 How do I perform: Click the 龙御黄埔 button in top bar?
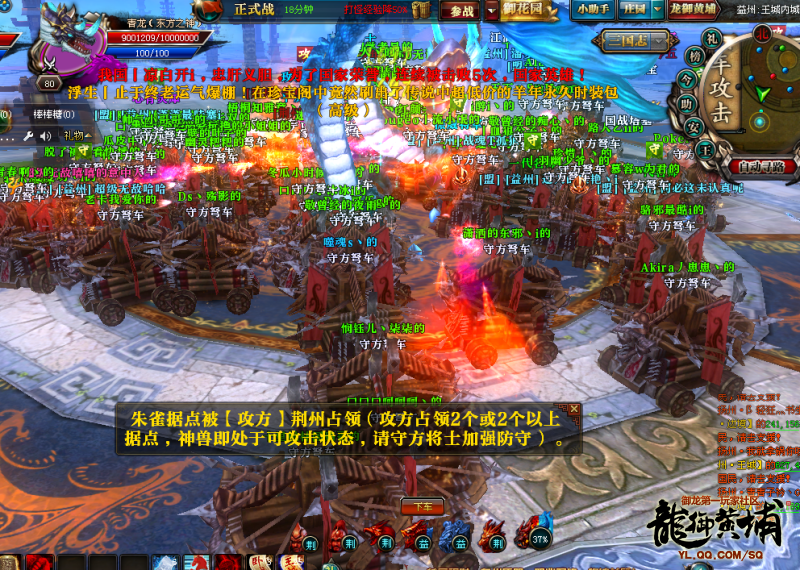691,10
